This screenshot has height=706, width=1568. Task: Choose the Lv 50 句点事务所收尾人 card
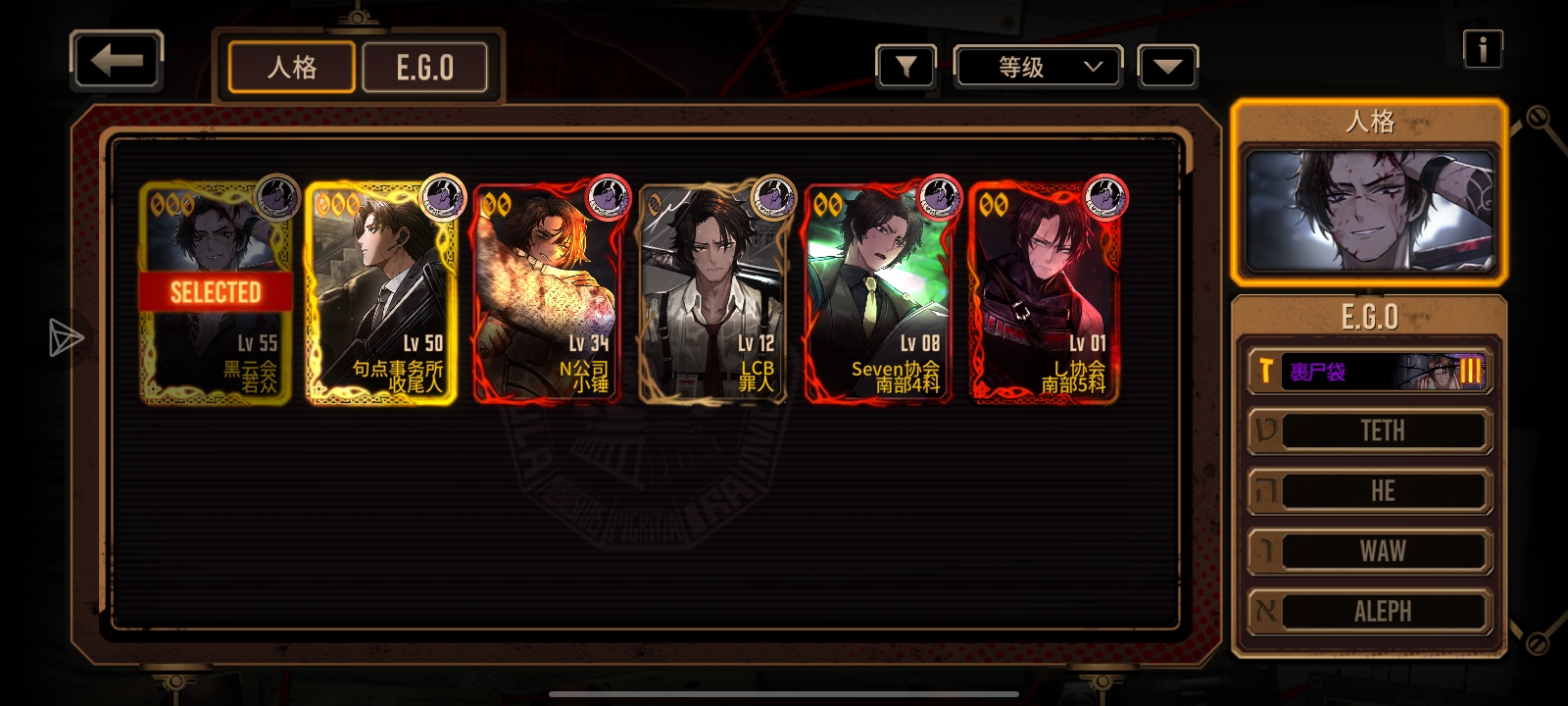click(381, 292)
